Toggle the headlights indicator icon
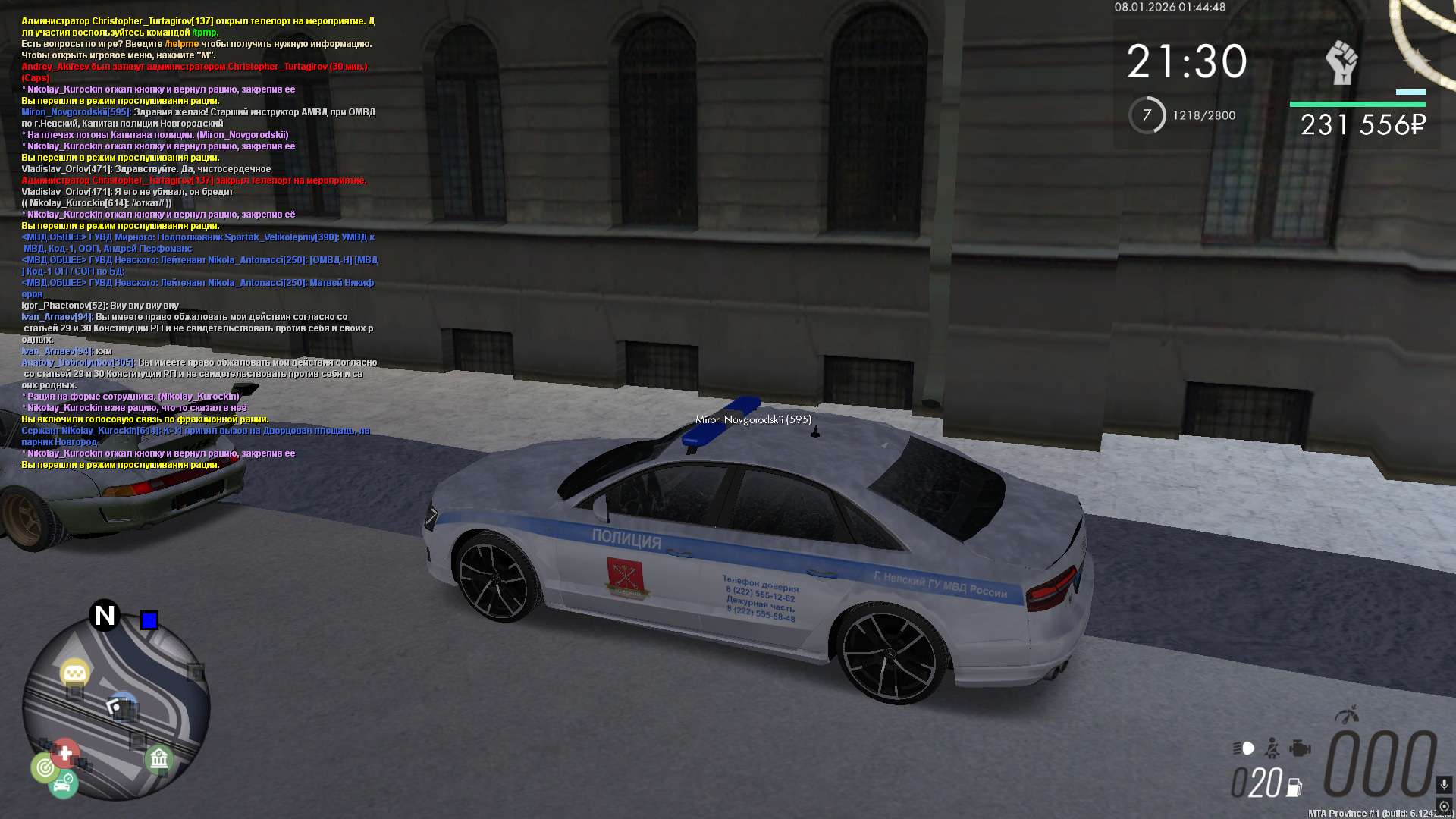 tap(1244, 748)
